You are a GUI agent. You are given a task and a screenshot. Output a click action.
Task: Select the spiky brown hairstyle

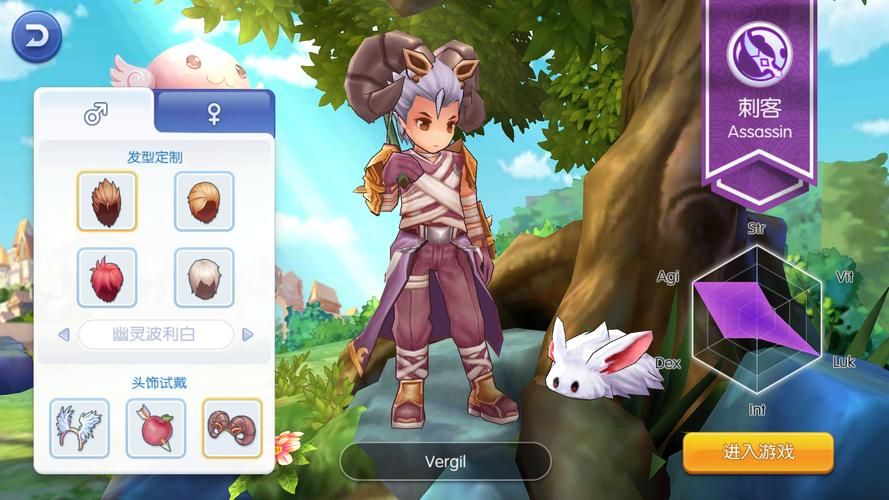click(x=107, y=201)
